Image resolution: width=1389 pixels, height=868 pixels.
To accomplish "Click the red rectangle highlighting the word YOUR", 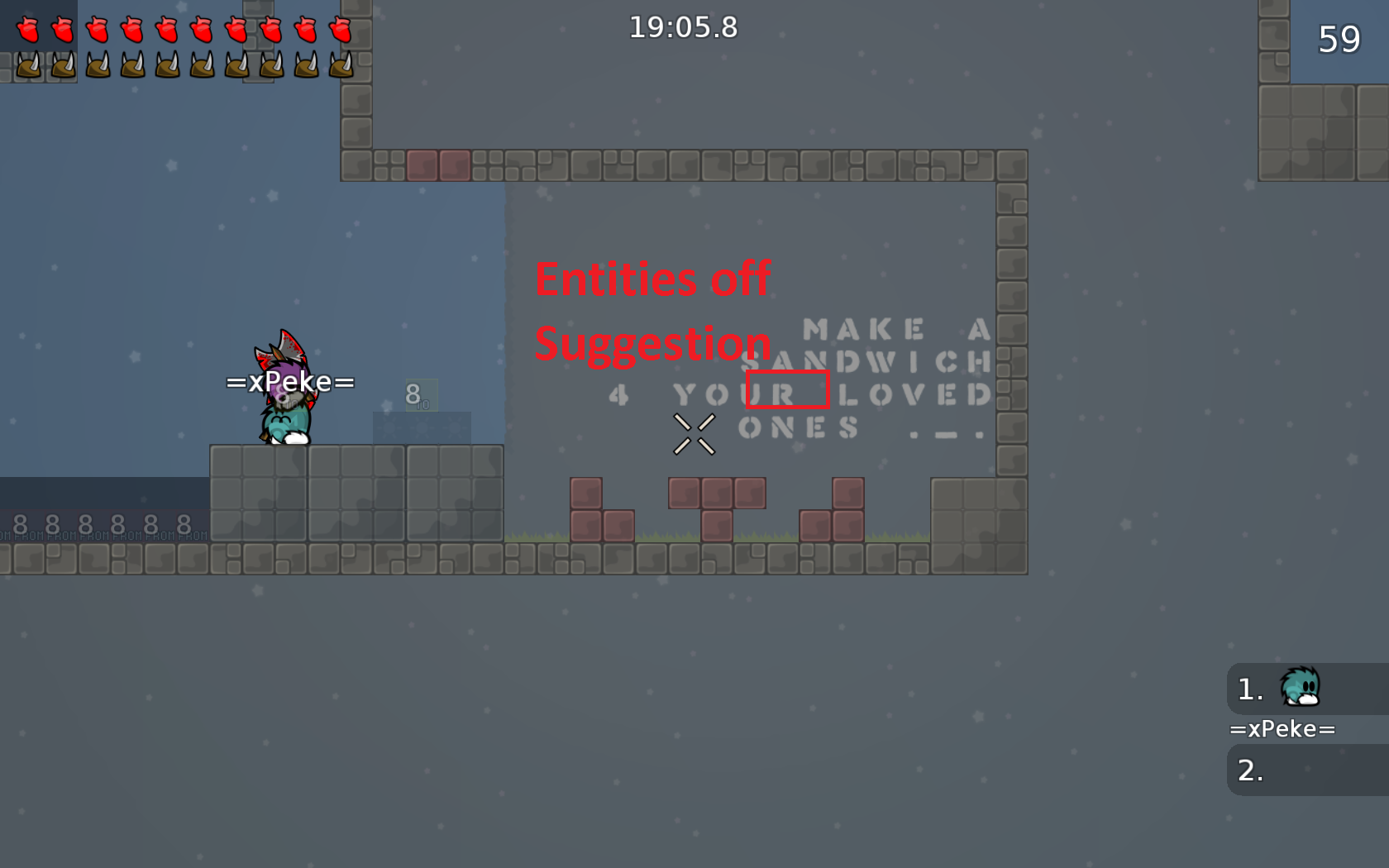I will coord(787,391).
